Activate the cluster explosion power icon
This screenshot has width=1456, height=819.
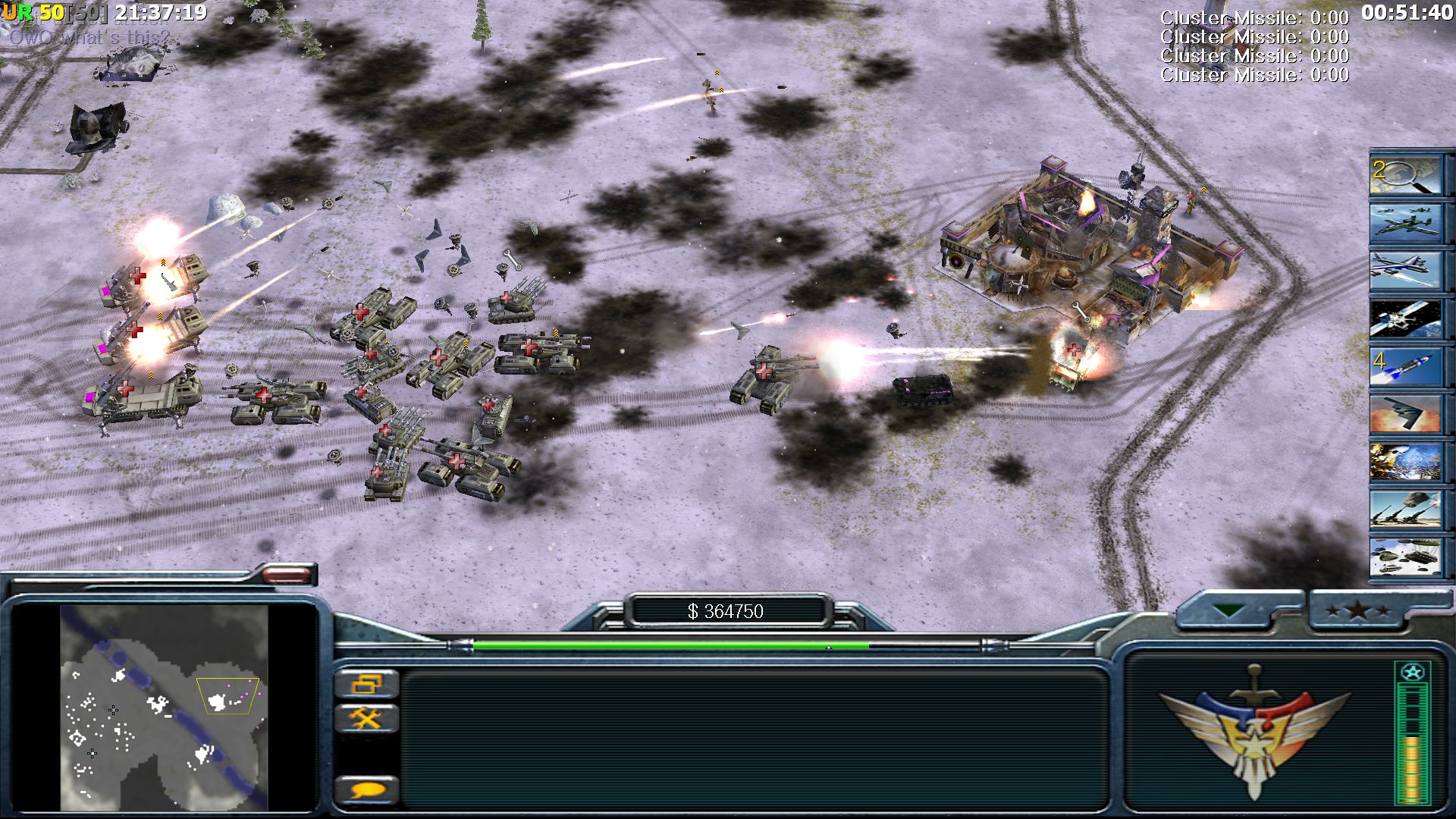click(x=1405, y=463)
